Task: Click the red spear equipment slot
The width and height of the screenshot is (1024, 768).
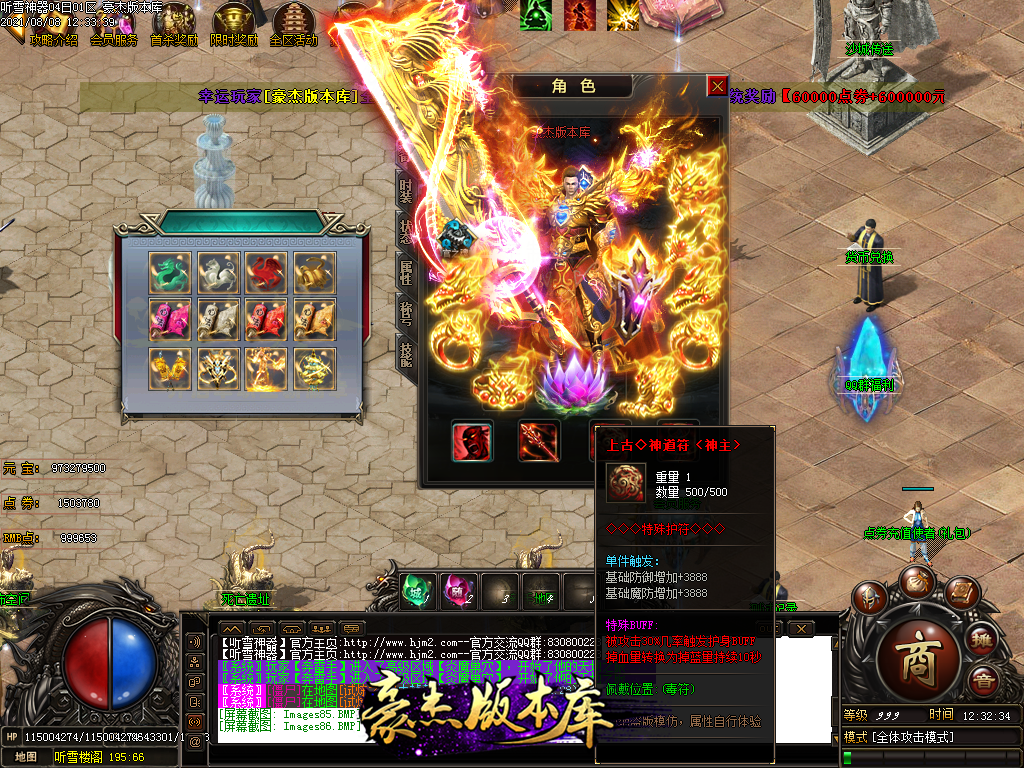Action: pyautogui.click(x=538, y=441)
